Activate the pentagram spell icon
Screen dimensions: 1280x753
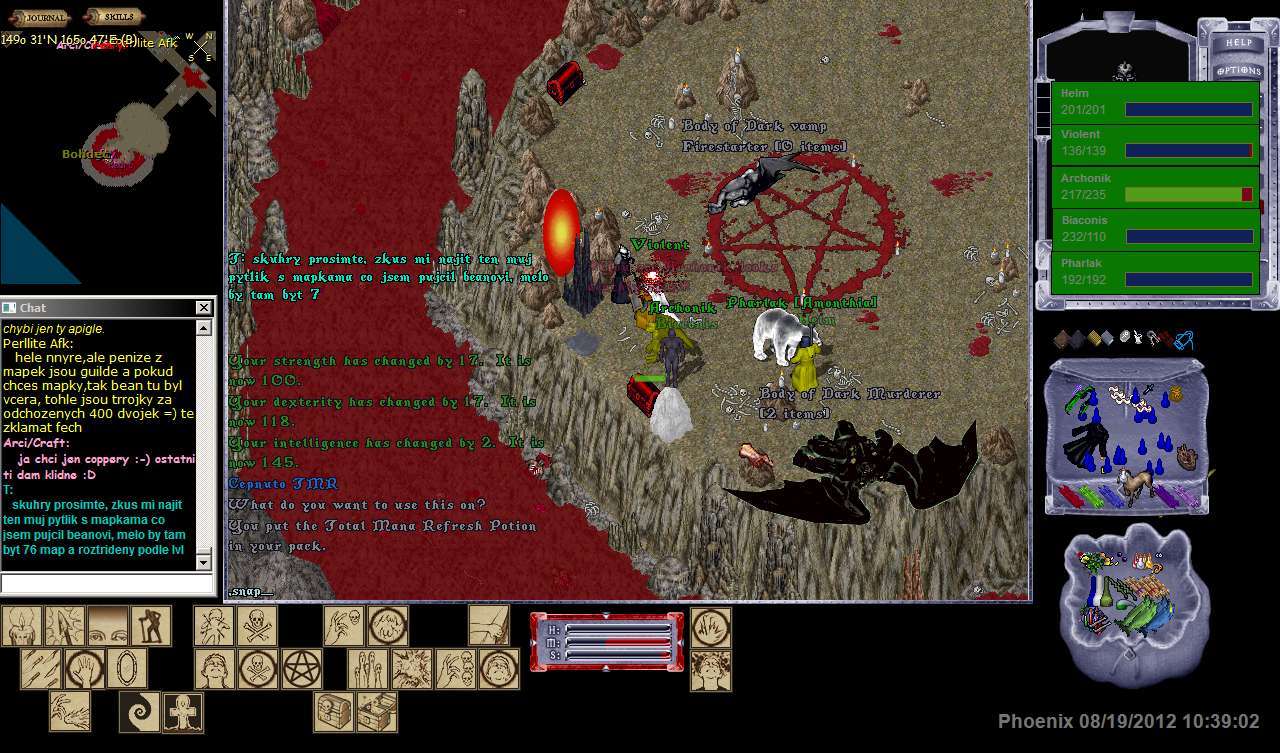pos(301,668)
